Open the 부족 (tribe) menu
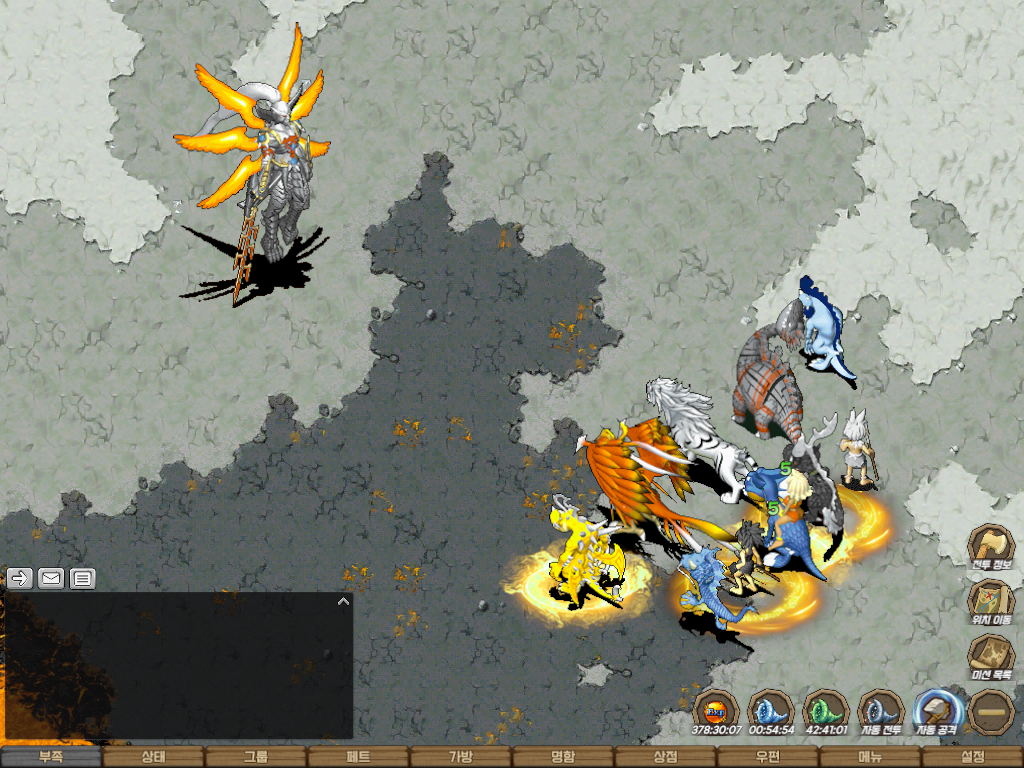This screenshot has height=768, width=1024. coord(51,757)
